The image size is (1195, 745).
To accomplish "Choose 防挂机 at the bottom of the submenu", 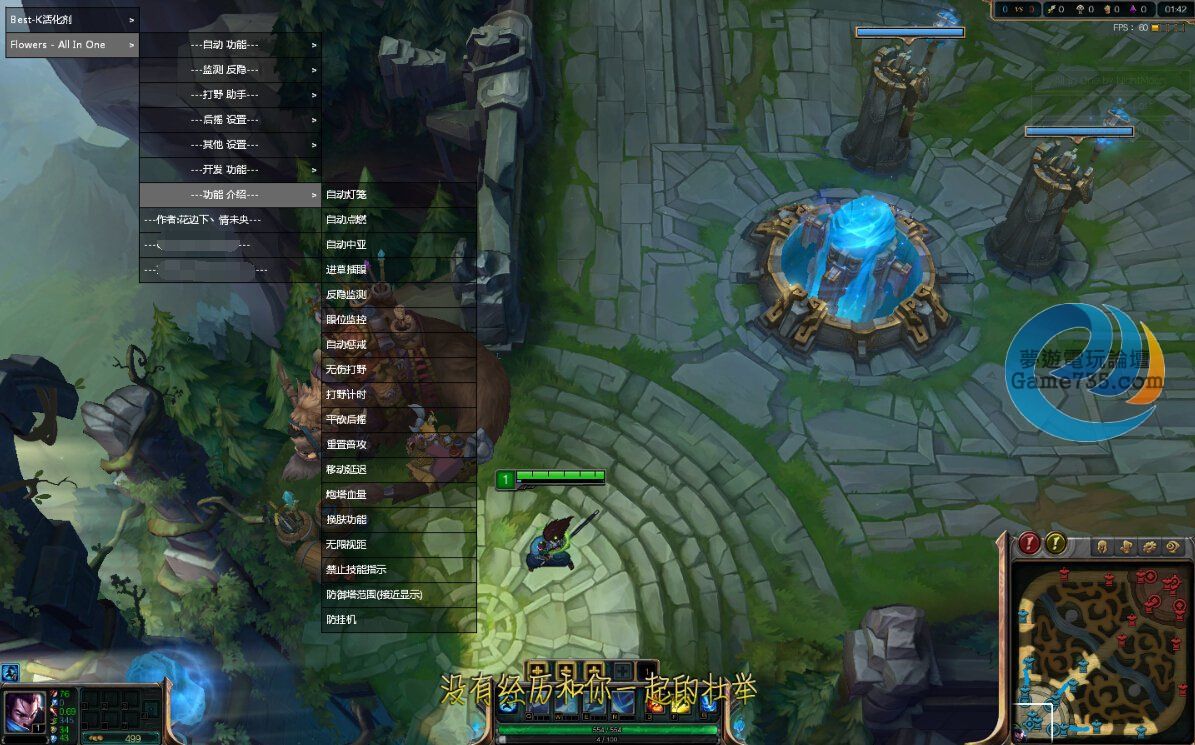I will [x=398, y=620].
